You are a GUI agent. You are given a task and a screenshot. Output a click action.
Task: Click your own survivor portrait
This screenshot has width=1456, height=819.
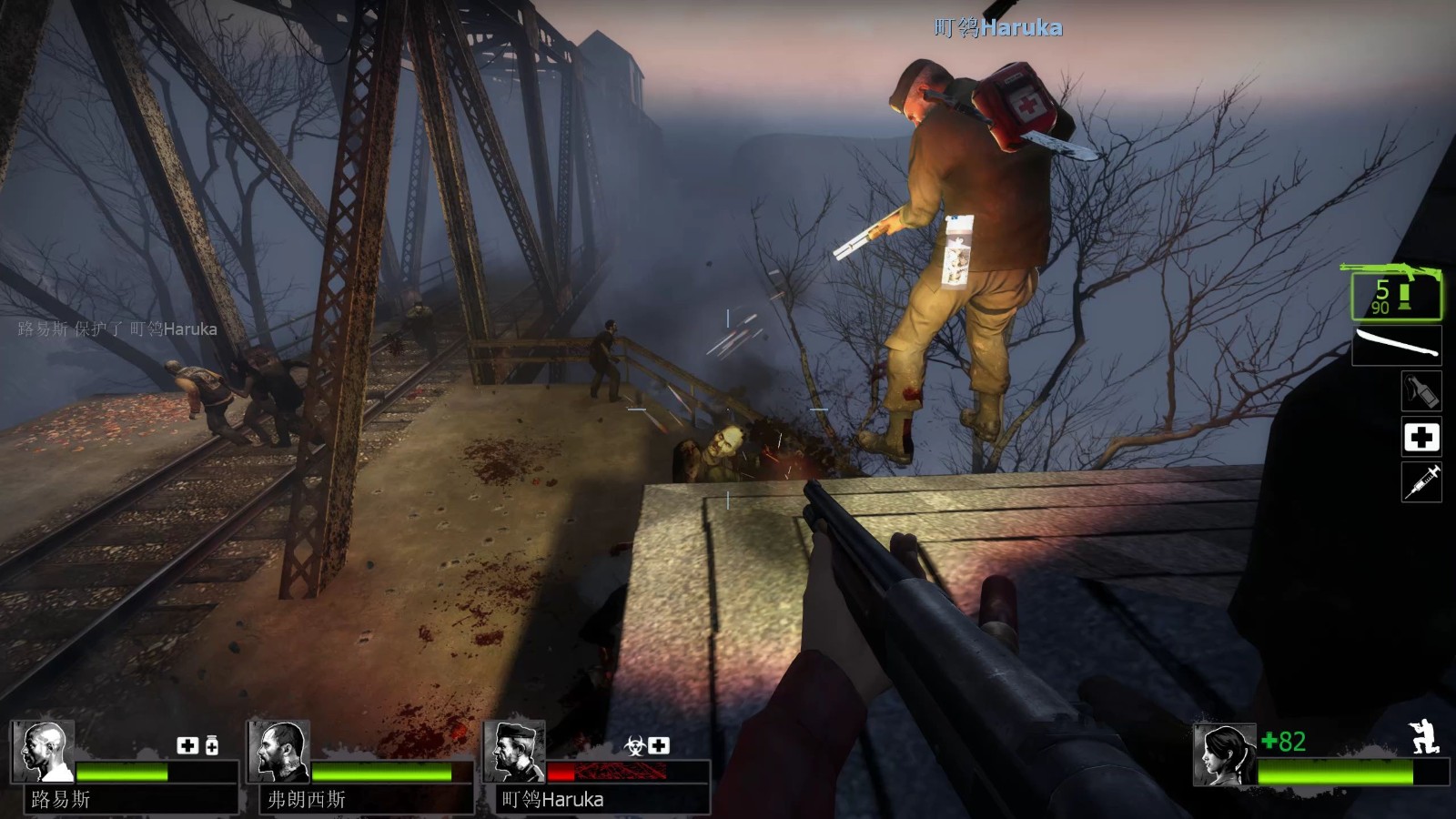[x=1224, y=754]
